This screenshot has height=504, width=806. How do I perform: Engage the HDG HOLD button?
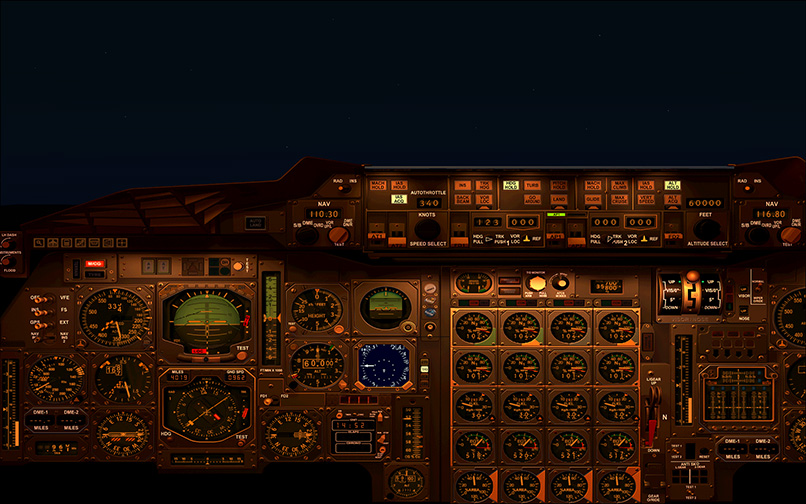tap(511, 185)
